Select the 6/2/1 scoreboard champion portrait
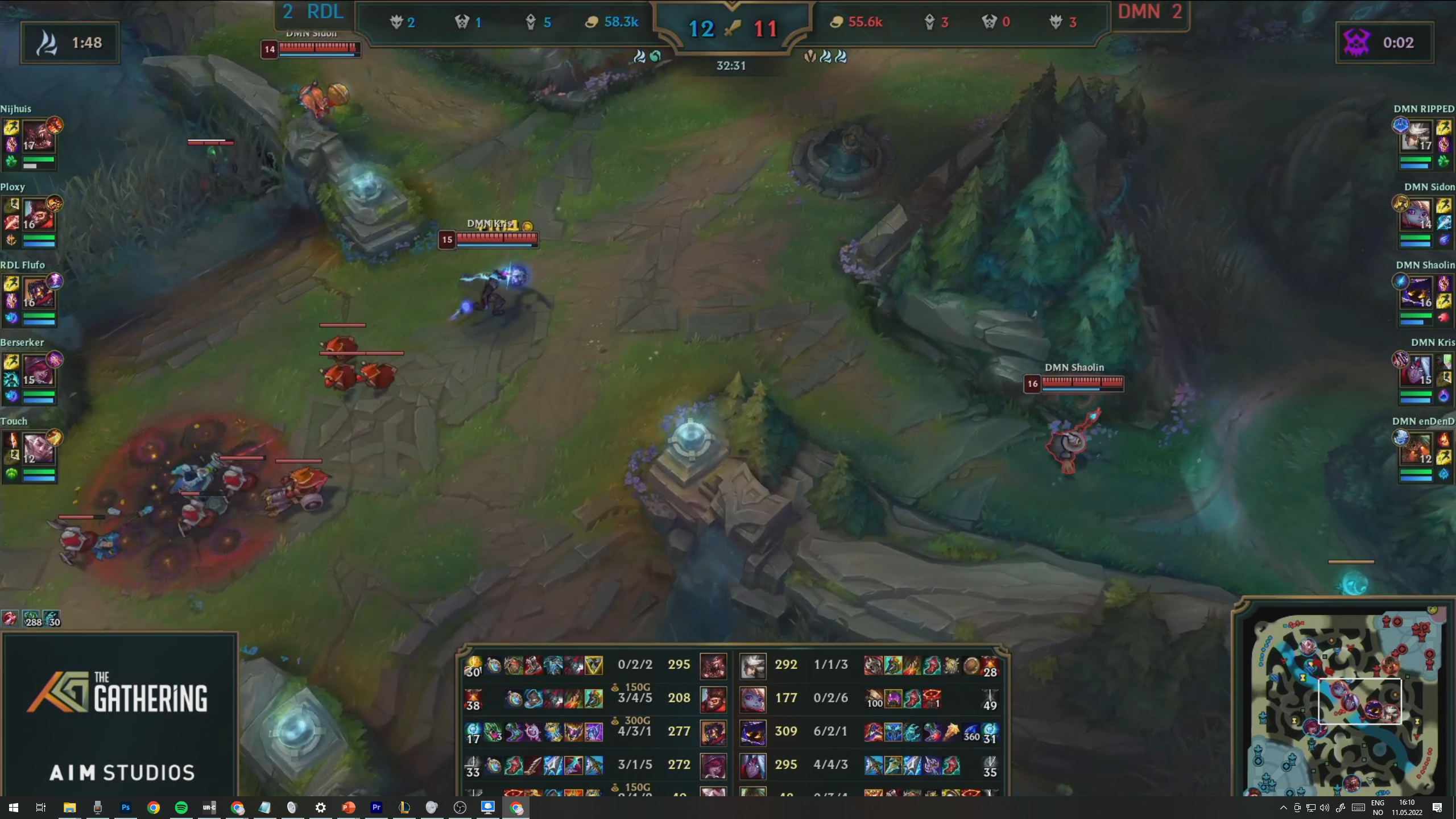 pyautogui.click(x=753, y=732)
